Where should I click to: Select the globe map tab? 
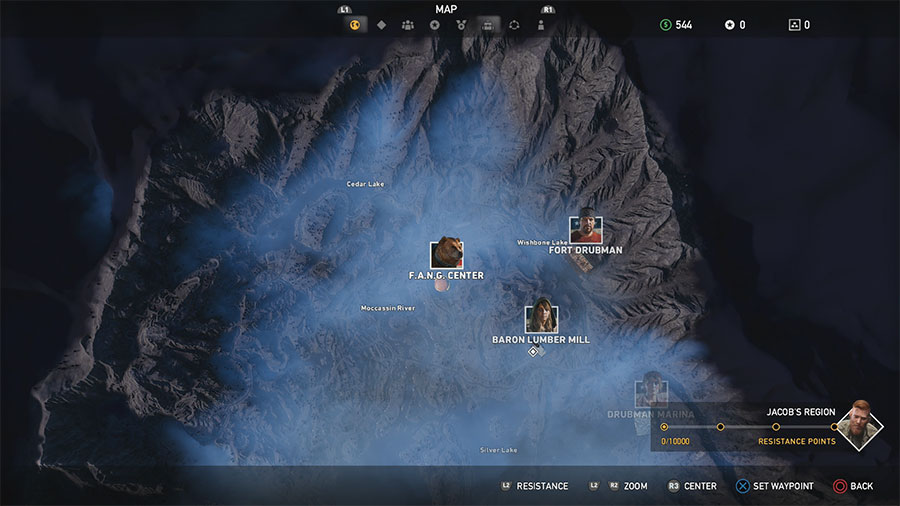(x=354, y=25)
